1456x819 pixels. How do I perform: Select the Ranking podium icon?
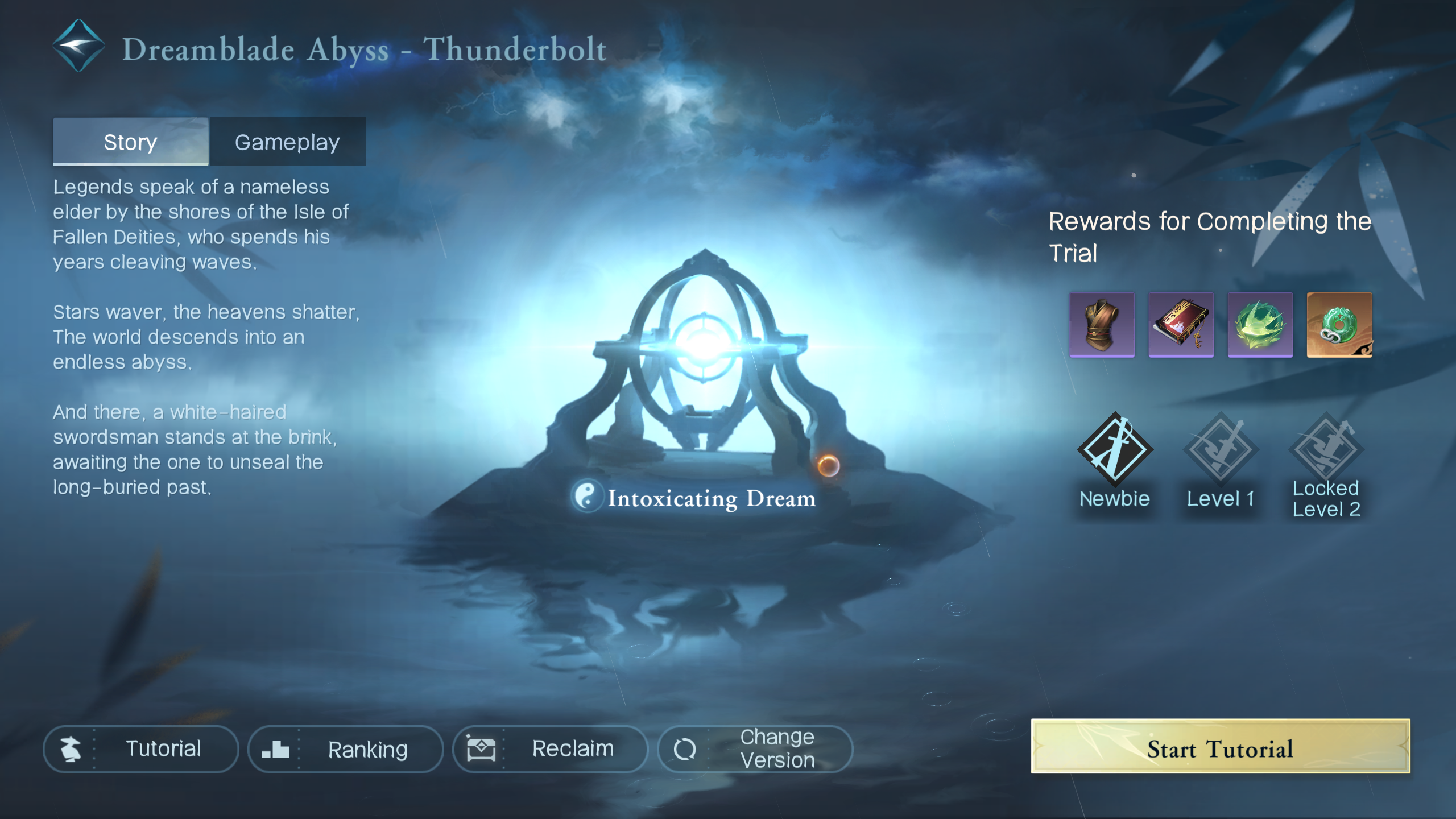276,748
